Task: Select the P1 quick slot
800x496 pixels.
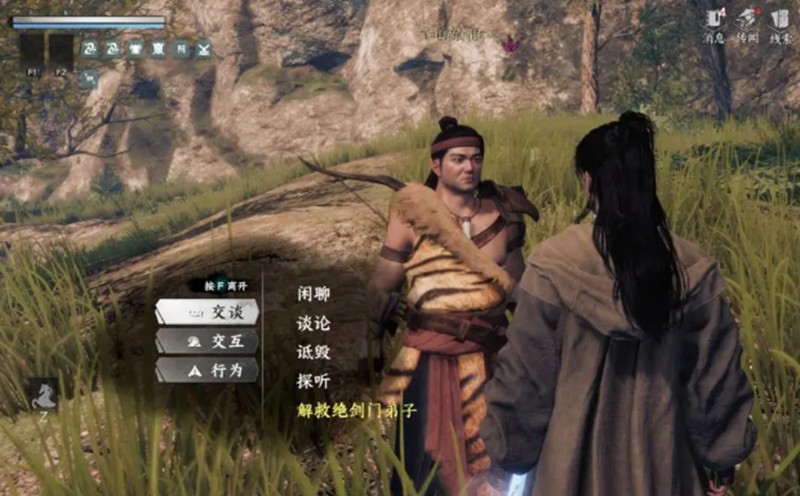Action: tap(31, 51)
